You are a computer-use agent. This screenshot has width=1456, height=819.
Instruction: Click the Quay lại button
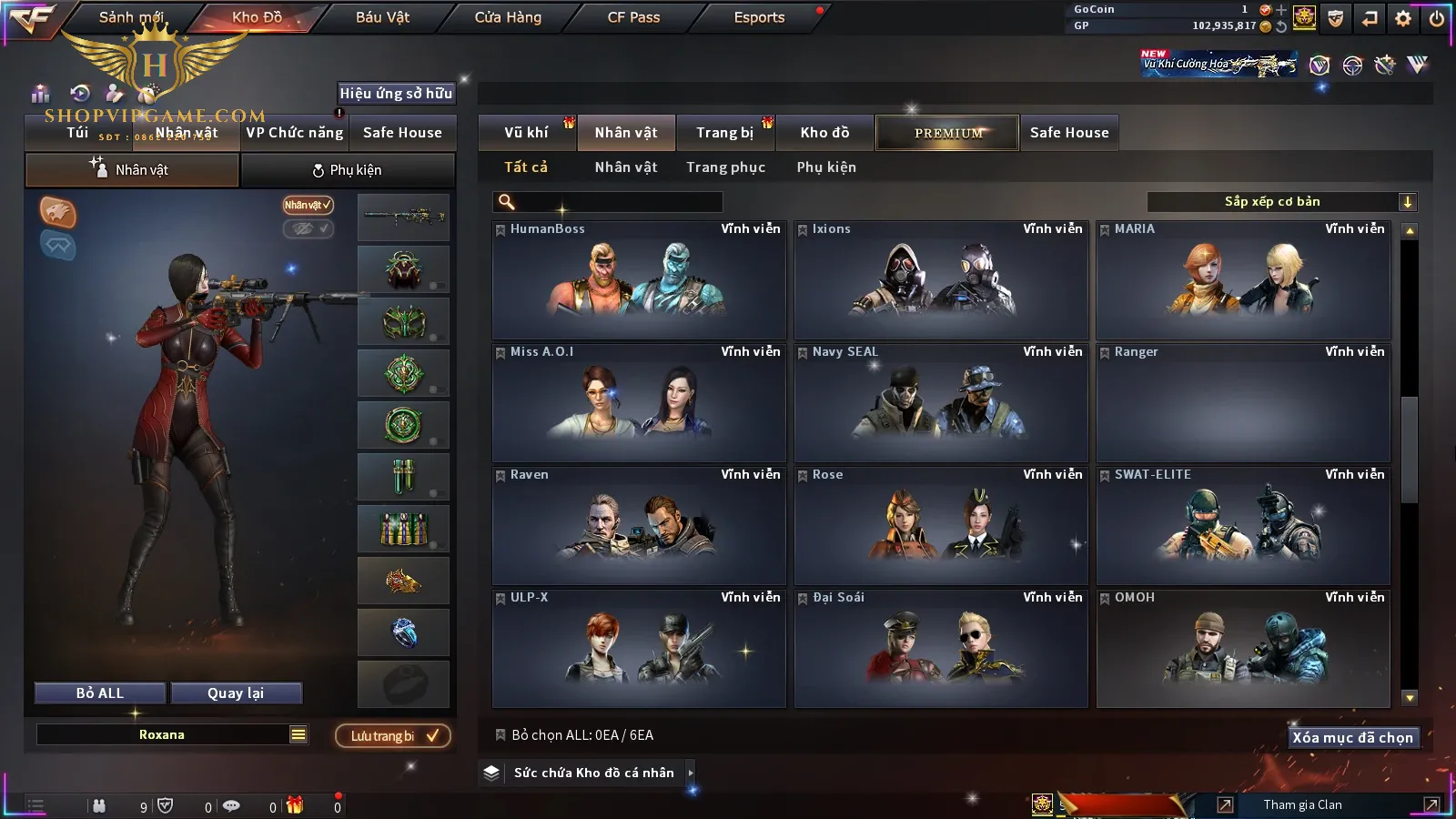[236, 693]
